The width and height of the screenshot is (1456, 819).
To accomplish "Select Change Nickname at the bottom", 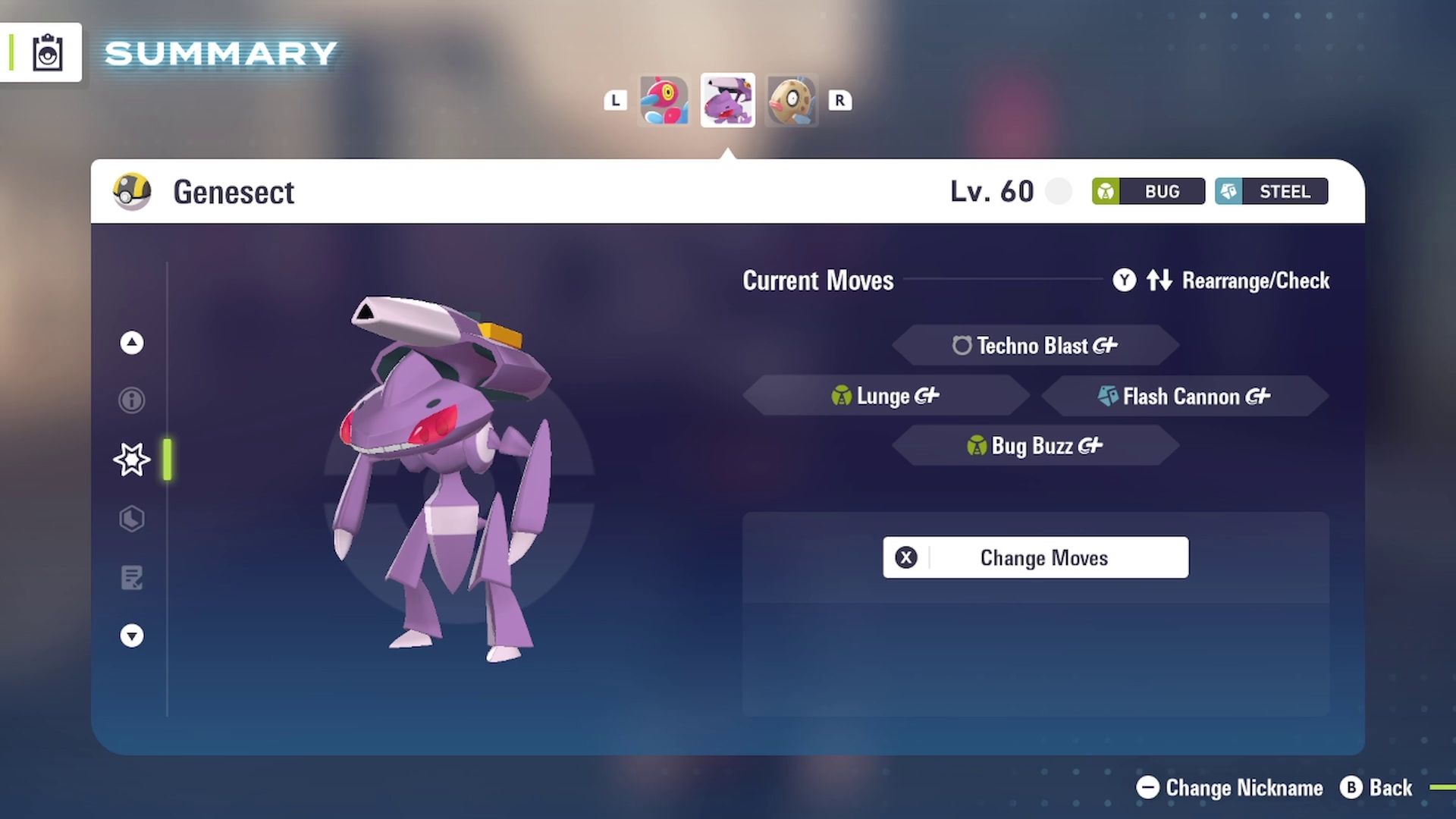I will [x=1228, y=788].
